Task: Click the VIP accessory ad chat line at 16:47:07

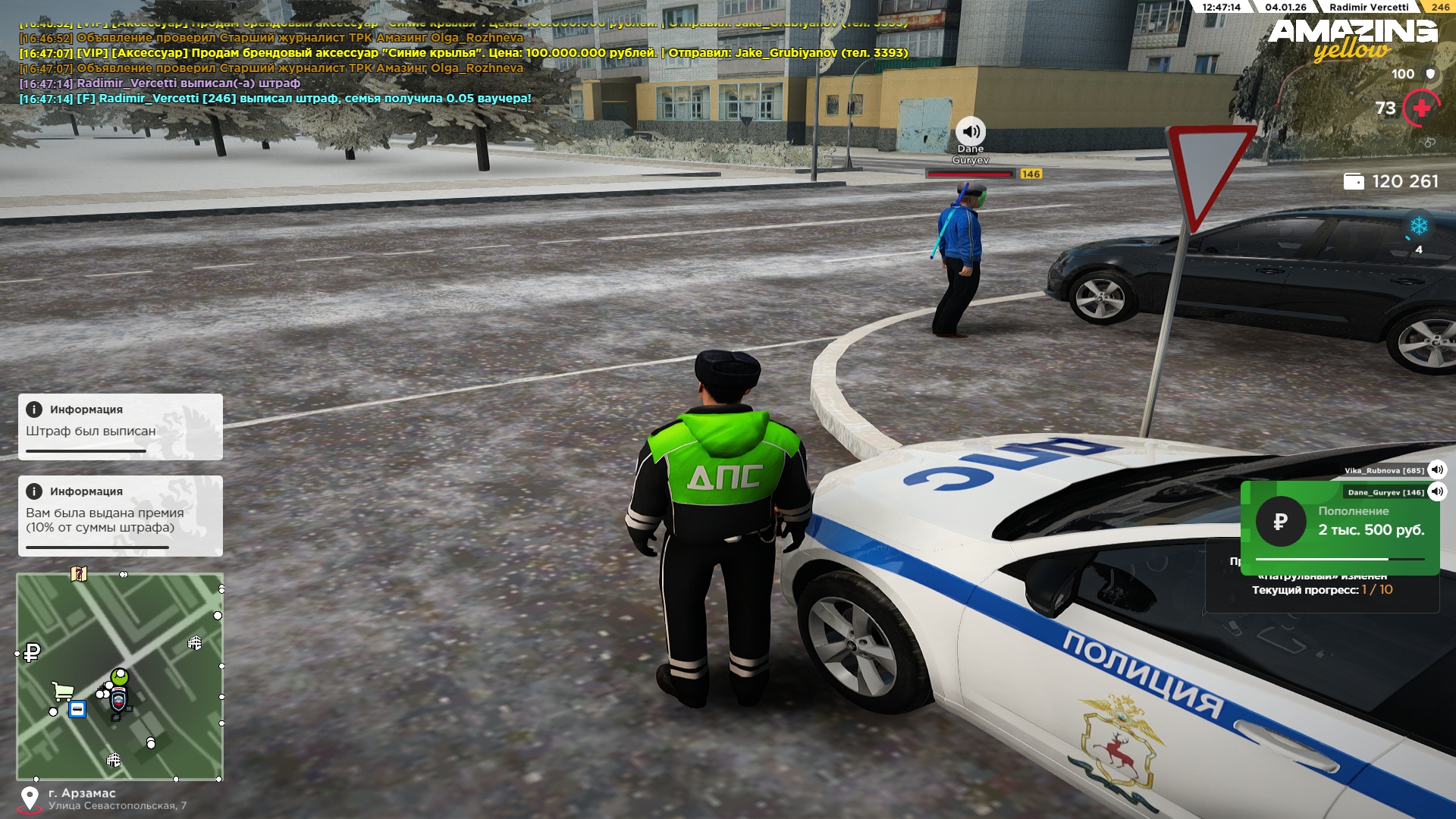Action: pyautogui.click(x=463, y=53)
